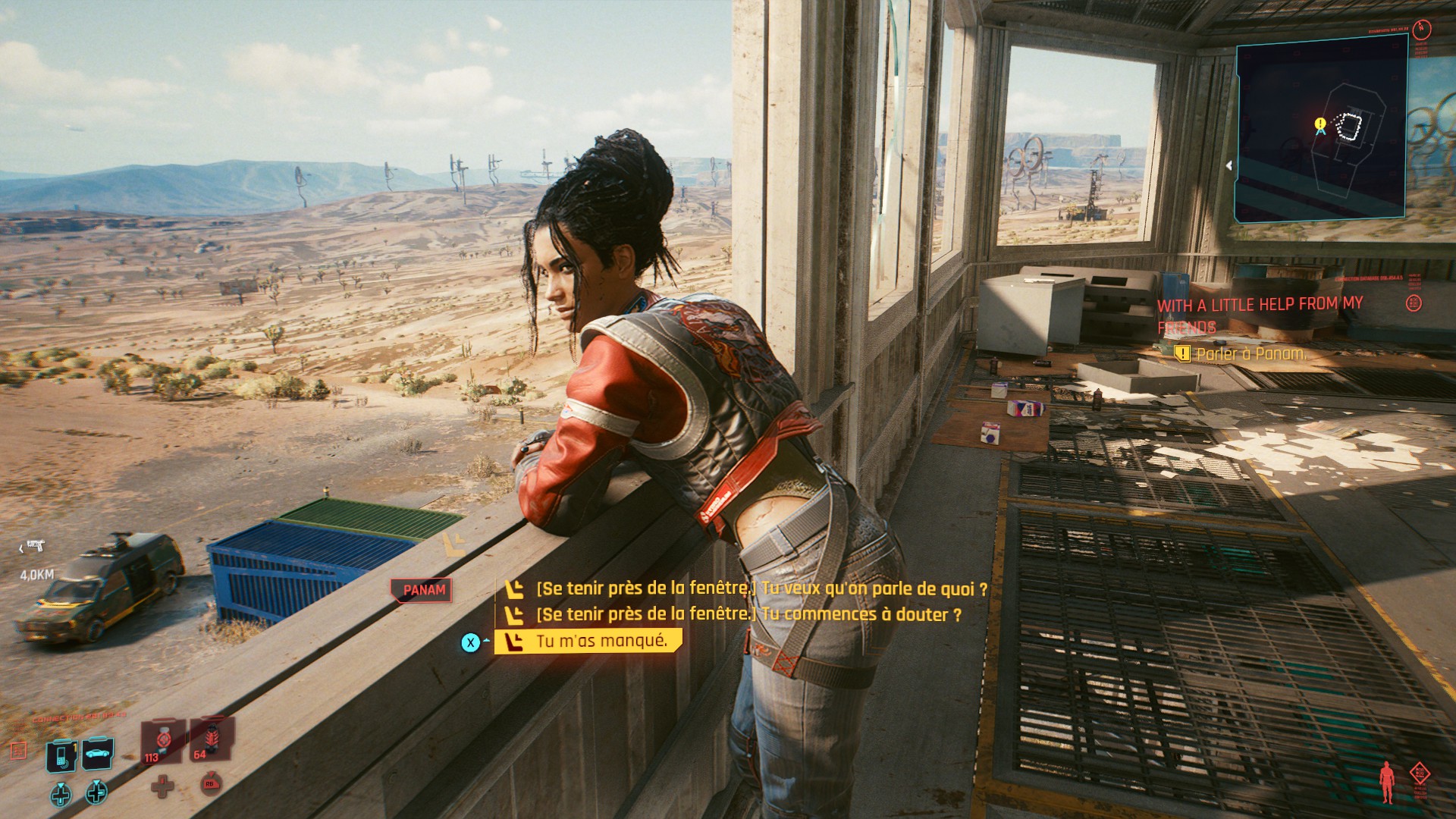Choose reply "Tu veux qu'on parle de quoi ?"
1456x819 pixels.
point(761,588)
